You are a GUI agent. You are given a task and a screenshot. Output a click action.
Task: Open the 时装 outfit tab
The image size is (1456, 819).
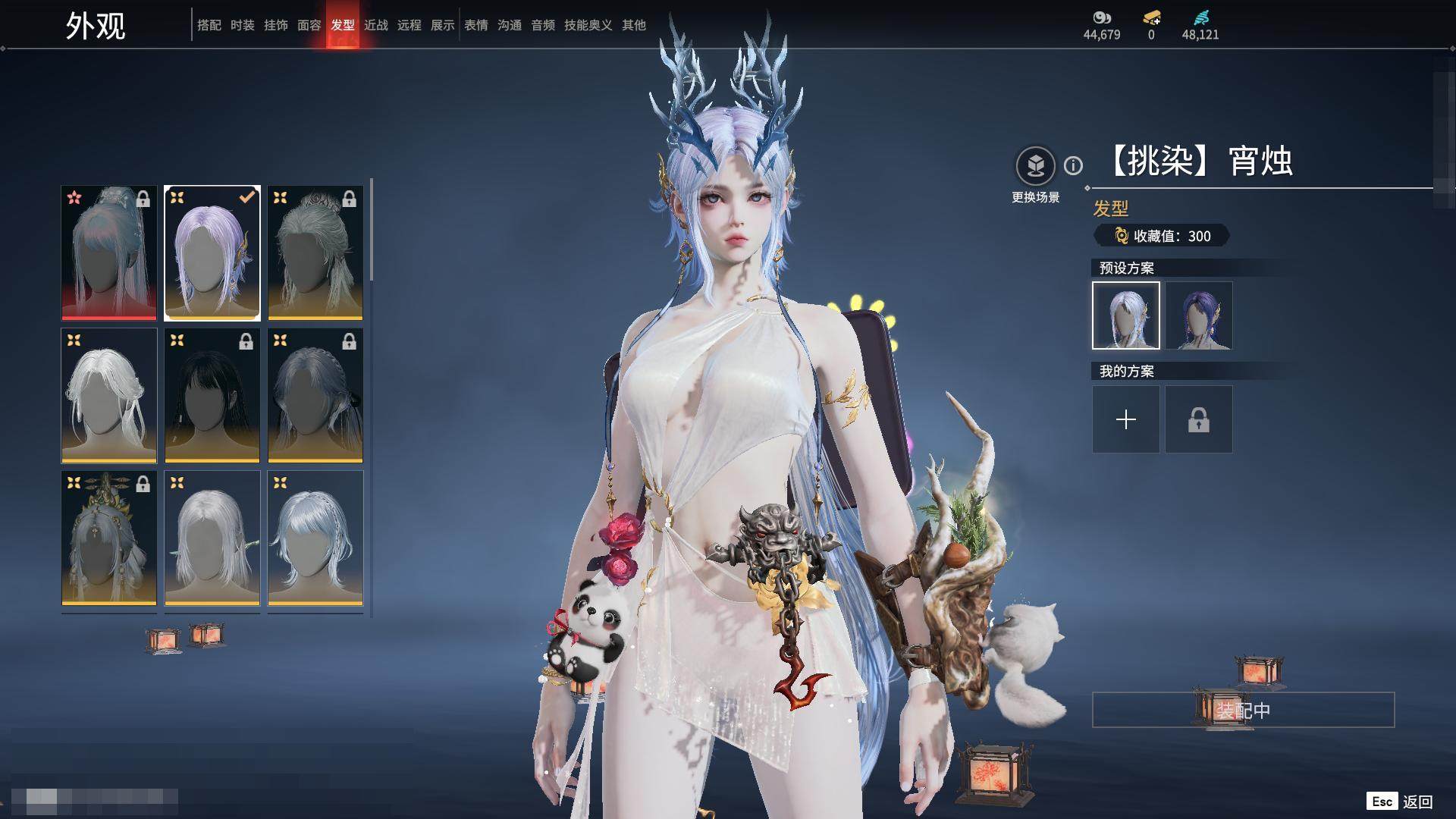pos(242,25)
